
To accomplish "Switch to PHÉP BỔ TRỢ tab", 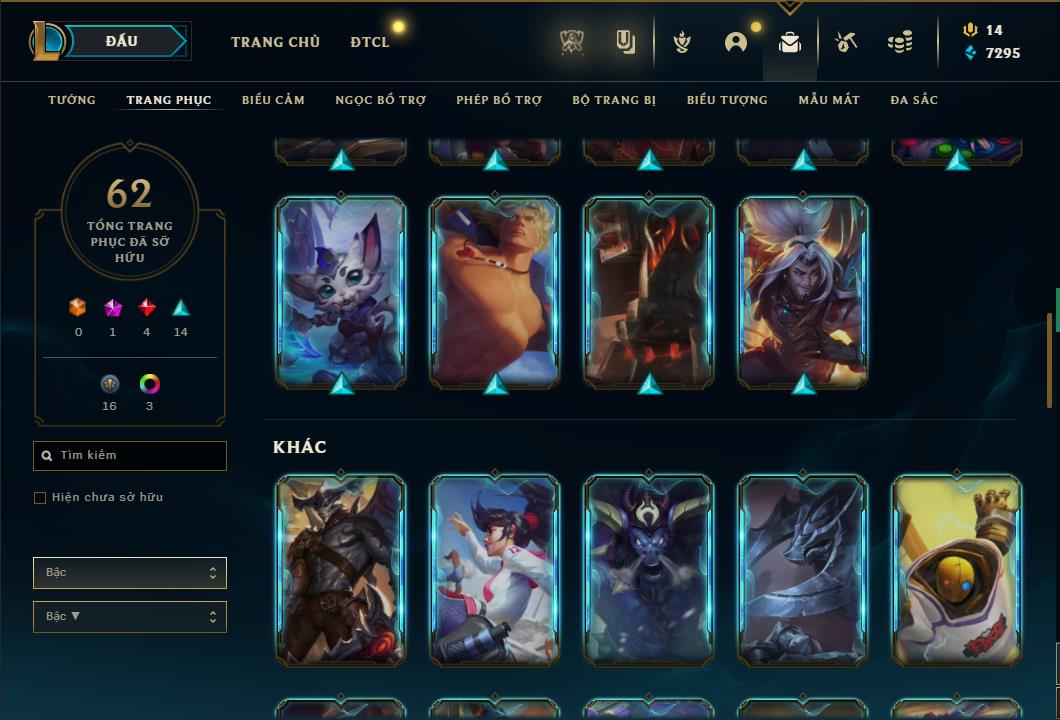I will point(499,100).
